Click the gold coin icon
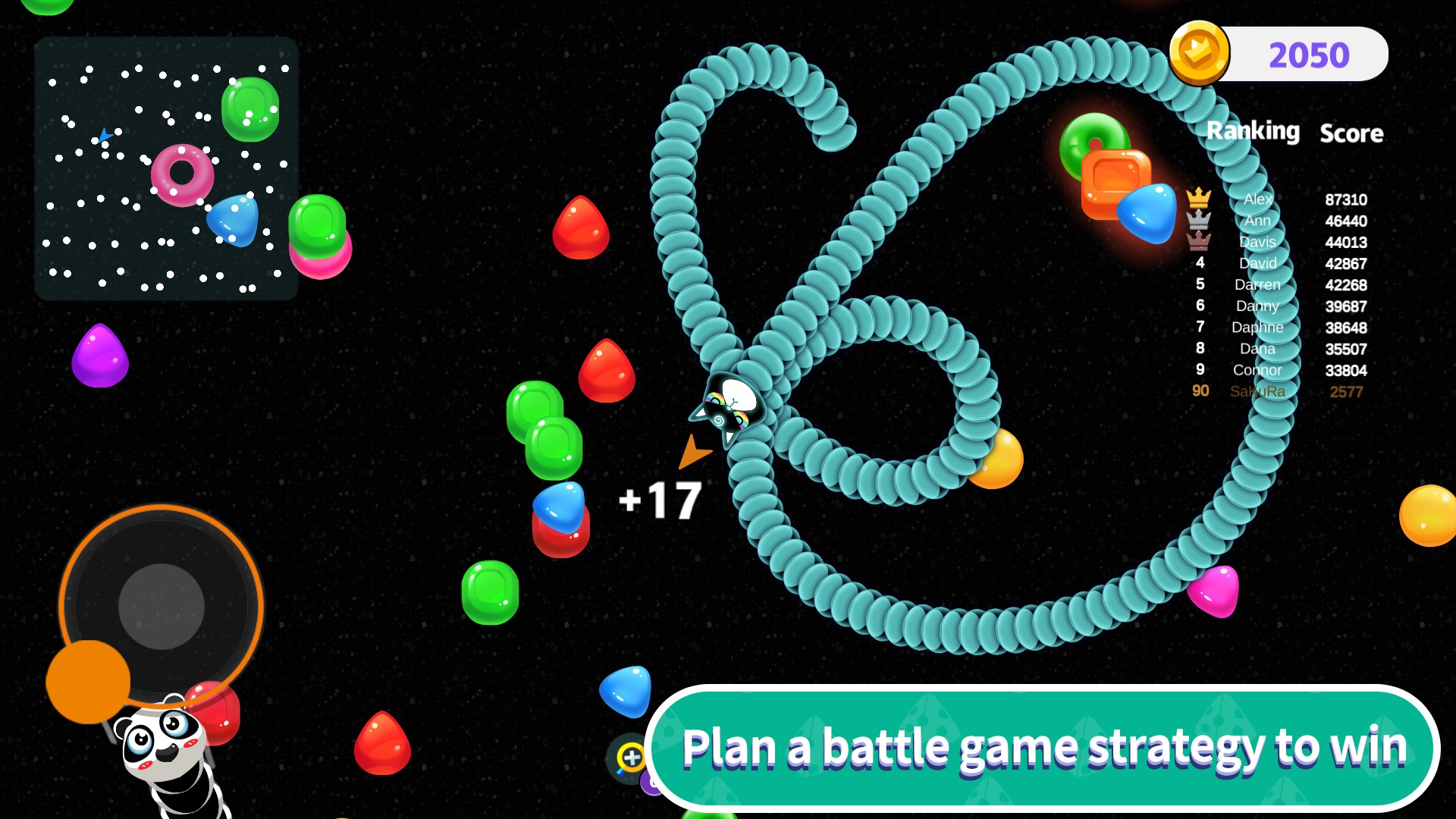 [1199, 53]
